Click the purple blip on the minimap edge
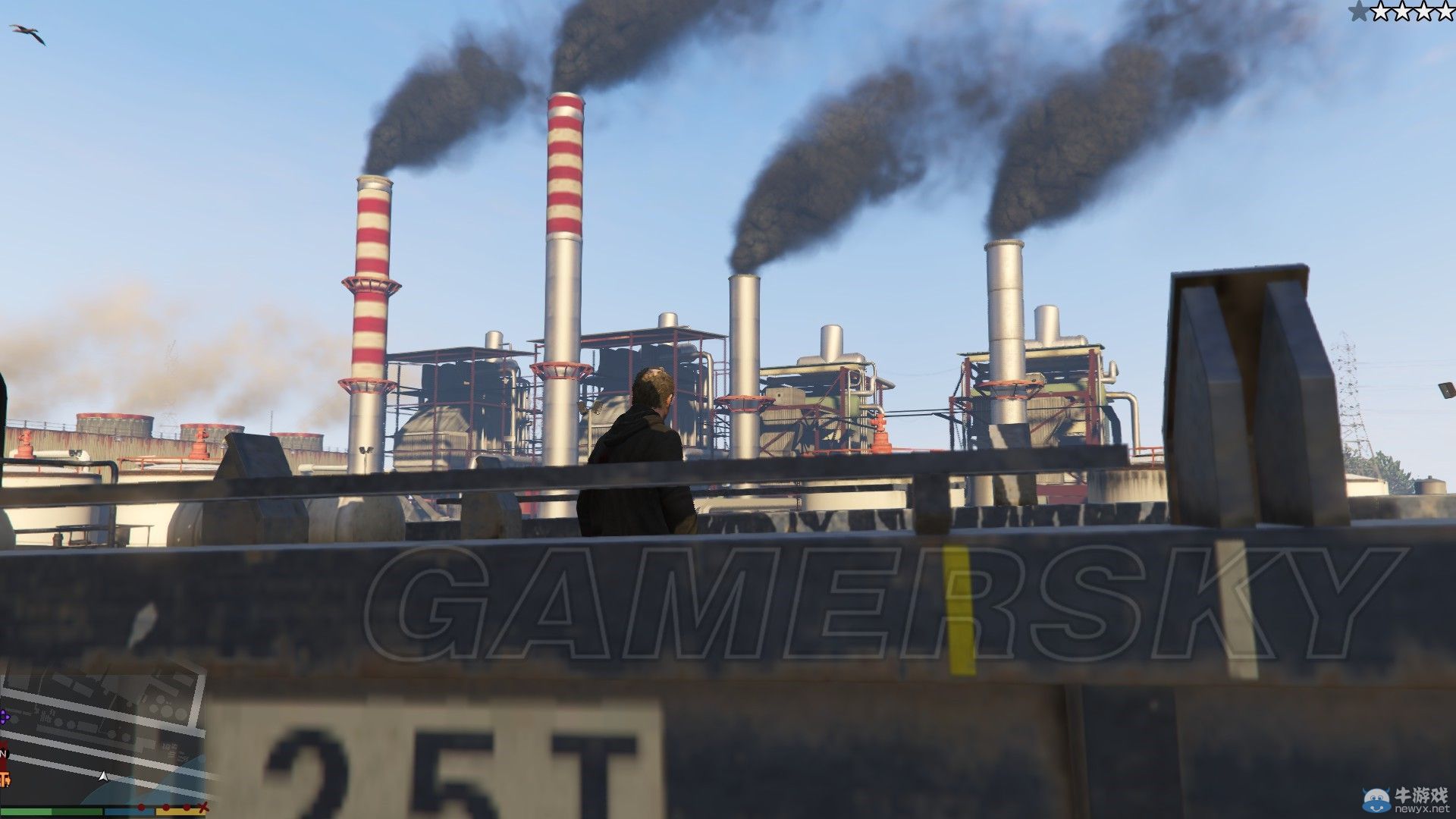The image size is (1456, 819). point(5,717)
